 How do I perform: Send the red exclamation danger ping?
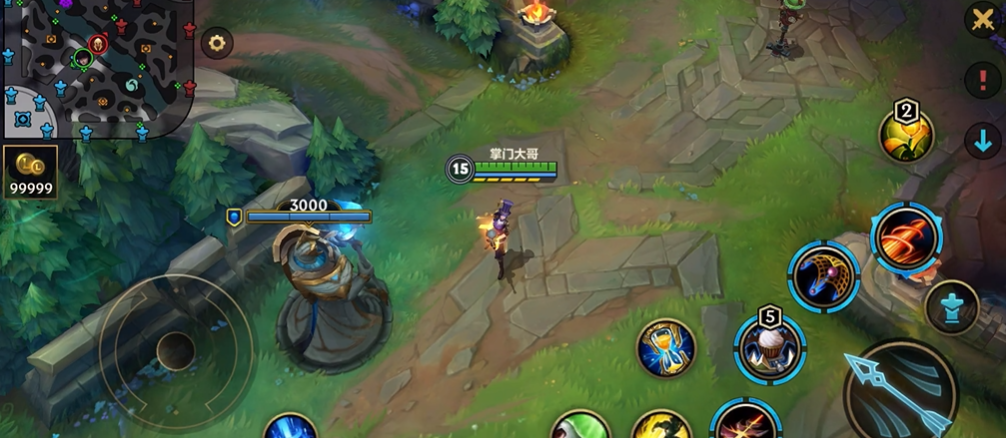[982, 80]
